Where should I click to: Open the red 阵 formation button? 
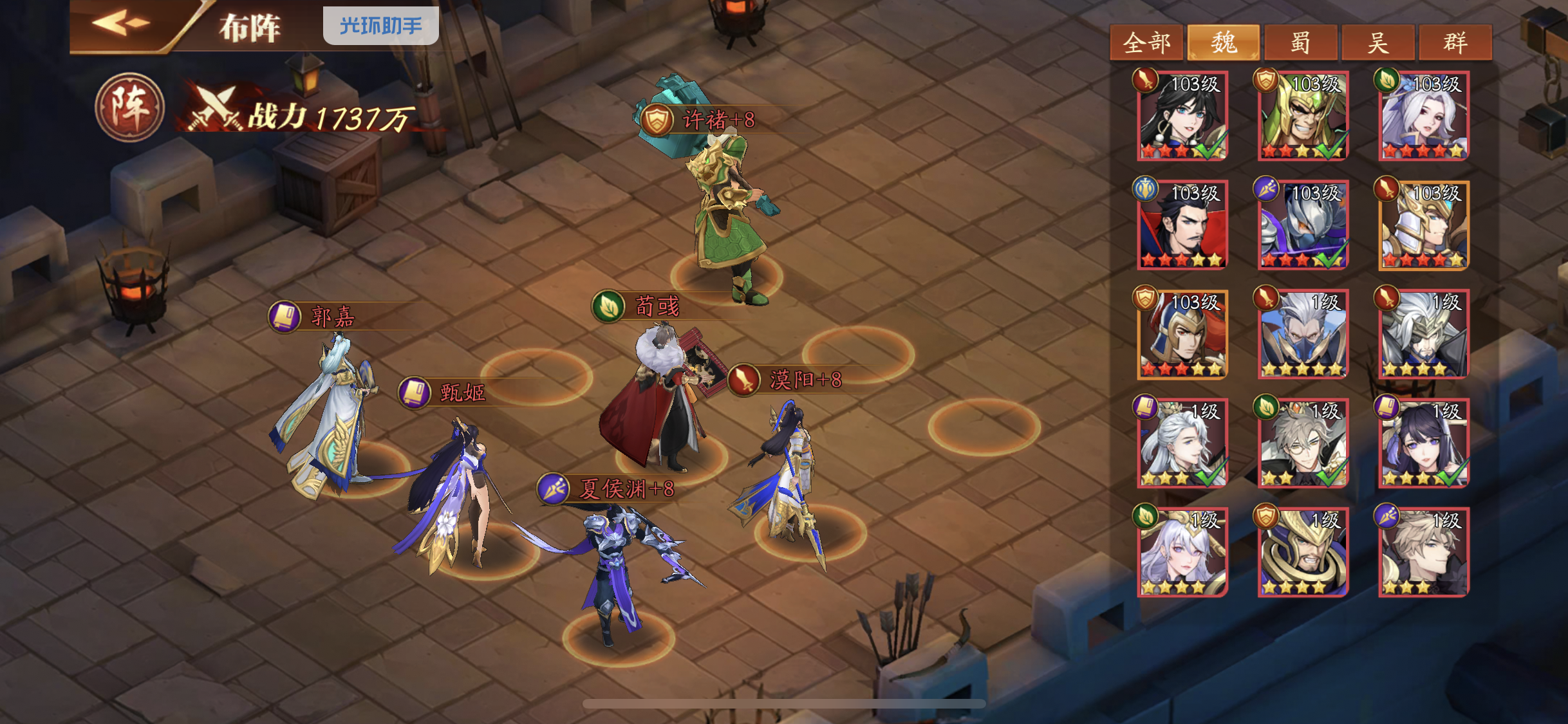tap(129, 107)
